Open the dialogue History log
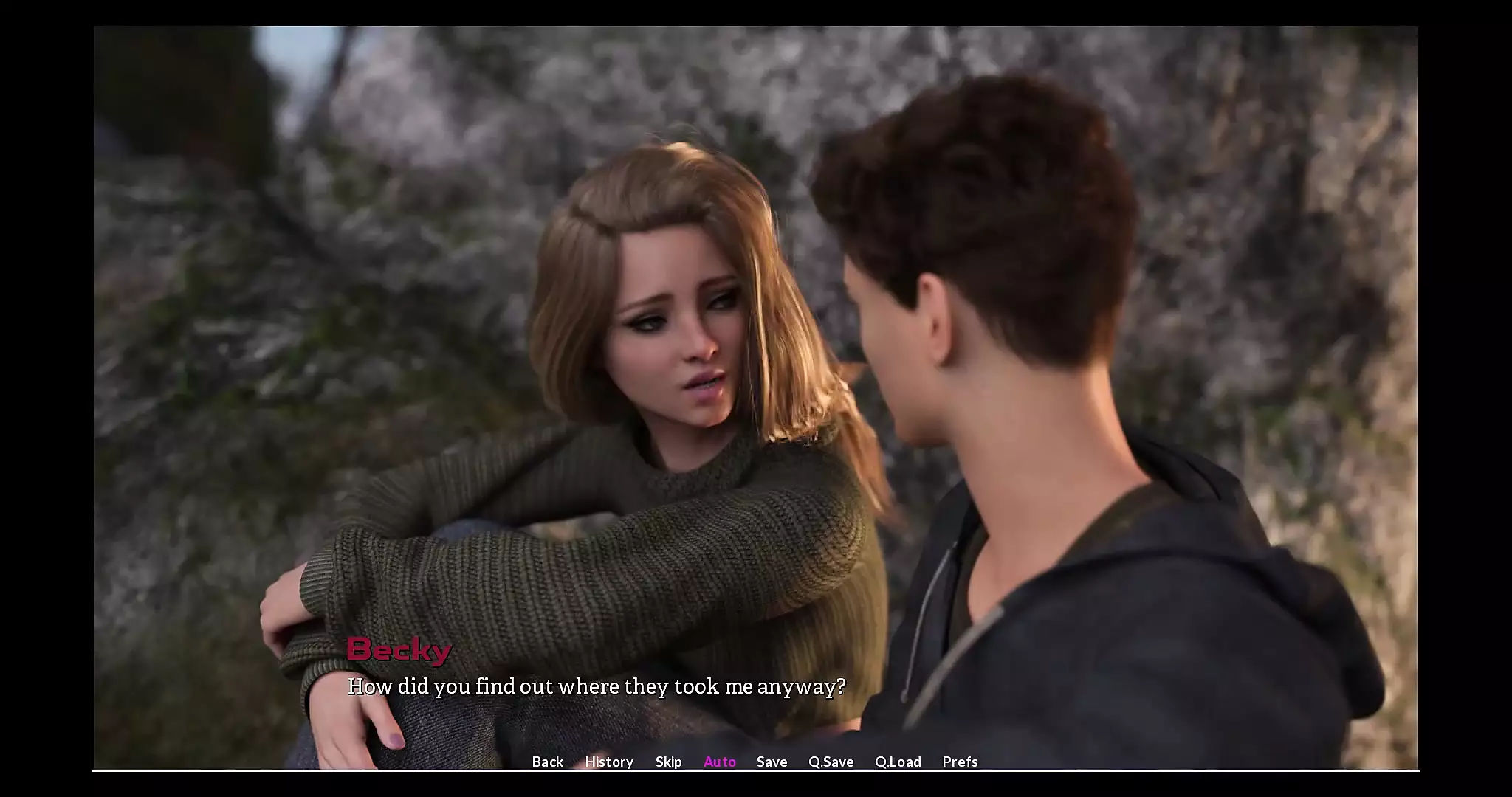Image resolution: width=1512 pixels, height=797 pixels. pos(609,762)
